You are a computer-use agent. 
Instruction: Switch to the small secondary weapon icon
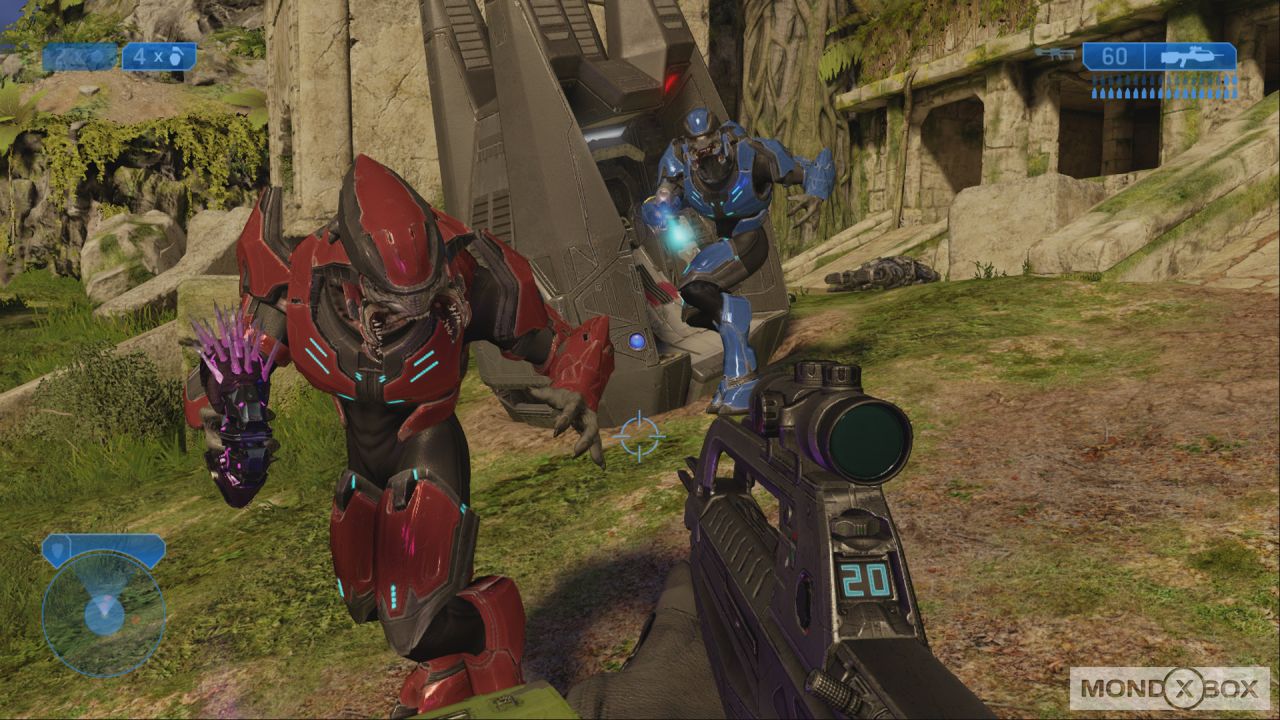point(1054,53)
